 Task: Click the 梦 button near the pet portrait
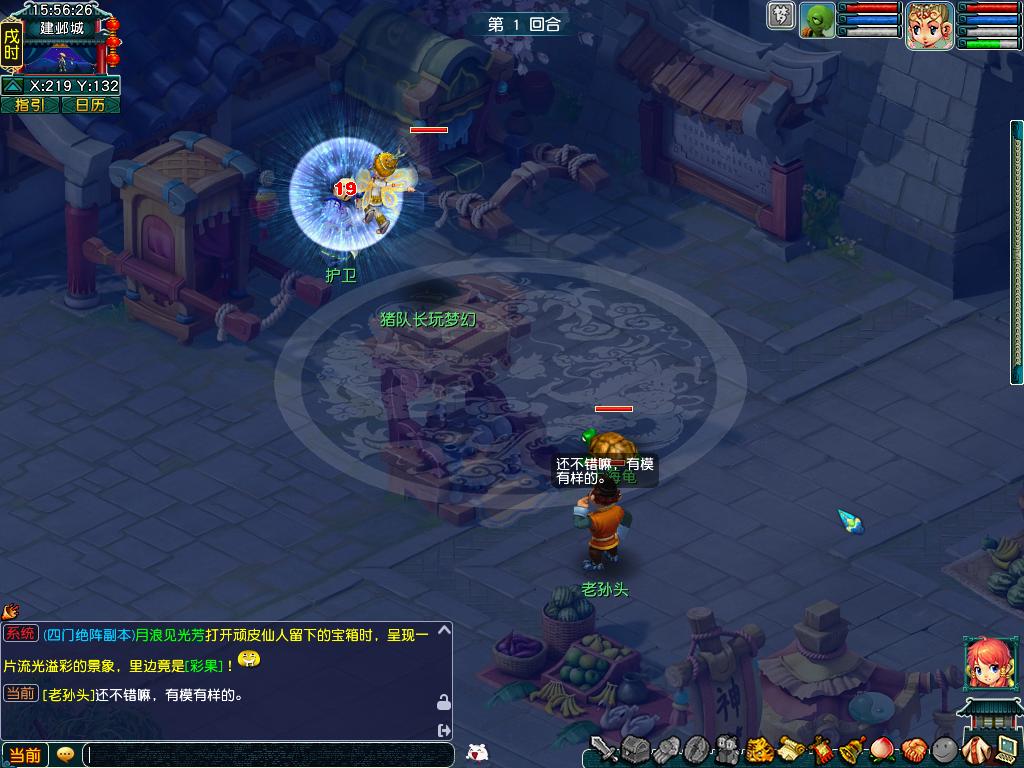click(x=780, y=15)
